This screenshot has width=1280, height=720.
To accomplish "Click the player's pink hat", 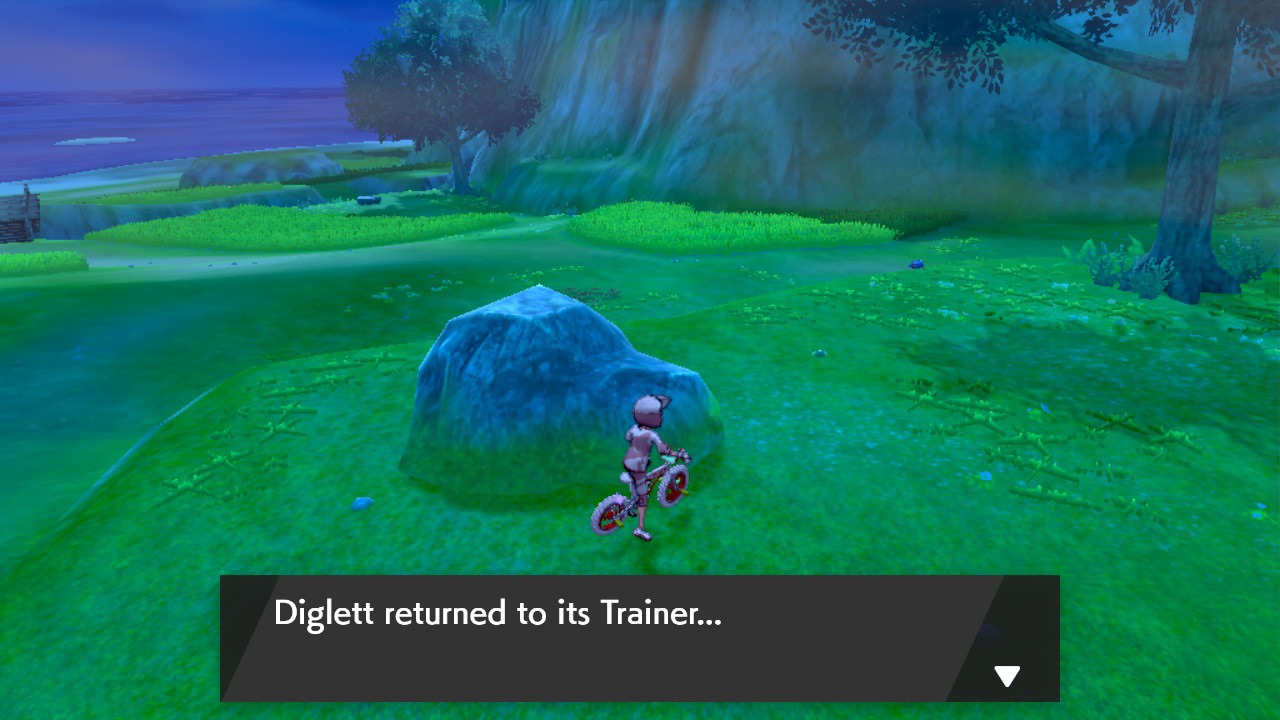I will [645, 404].
